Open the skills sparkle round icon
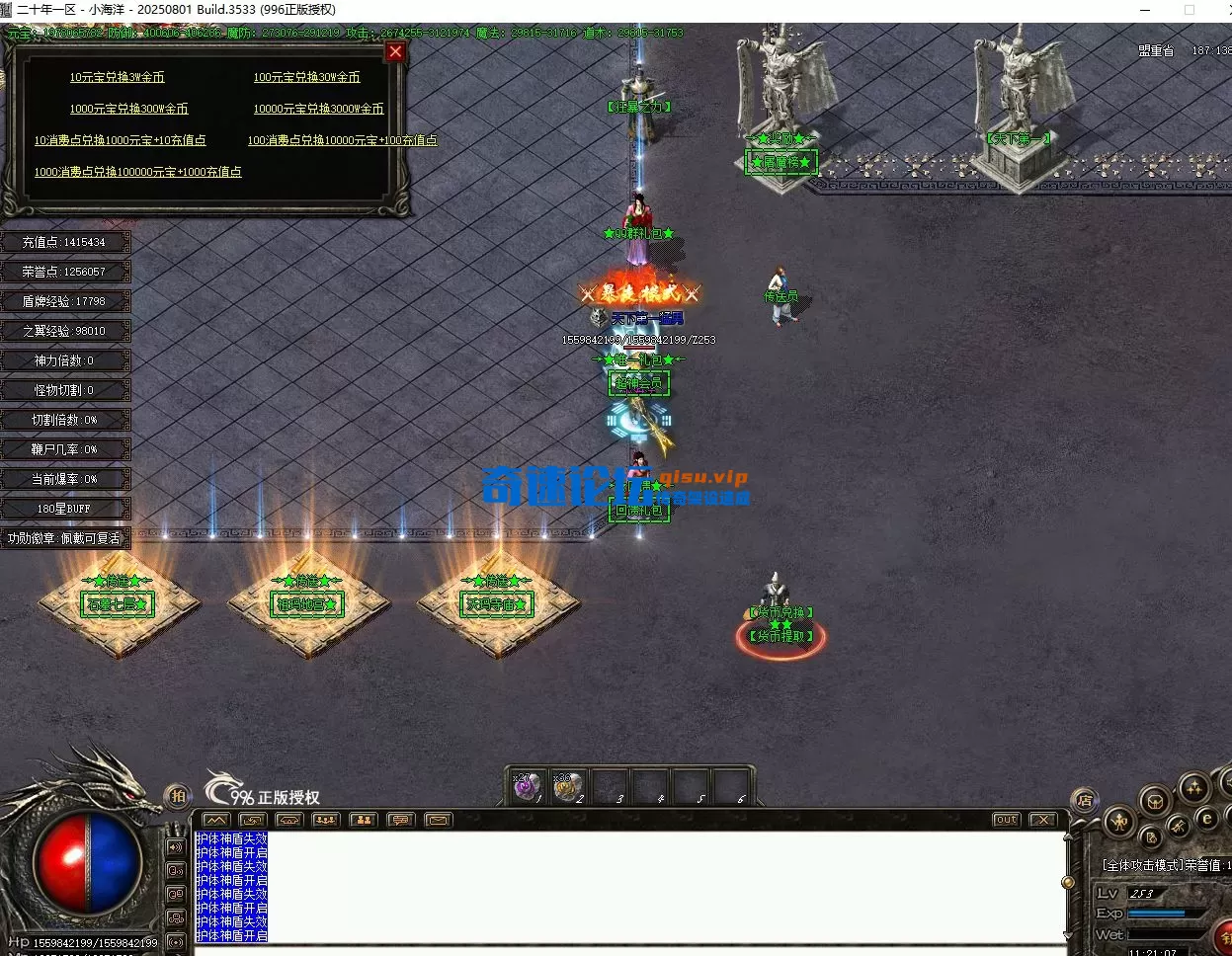Viewport: 1232px width, 956px height. click(x=1193, y=788)
